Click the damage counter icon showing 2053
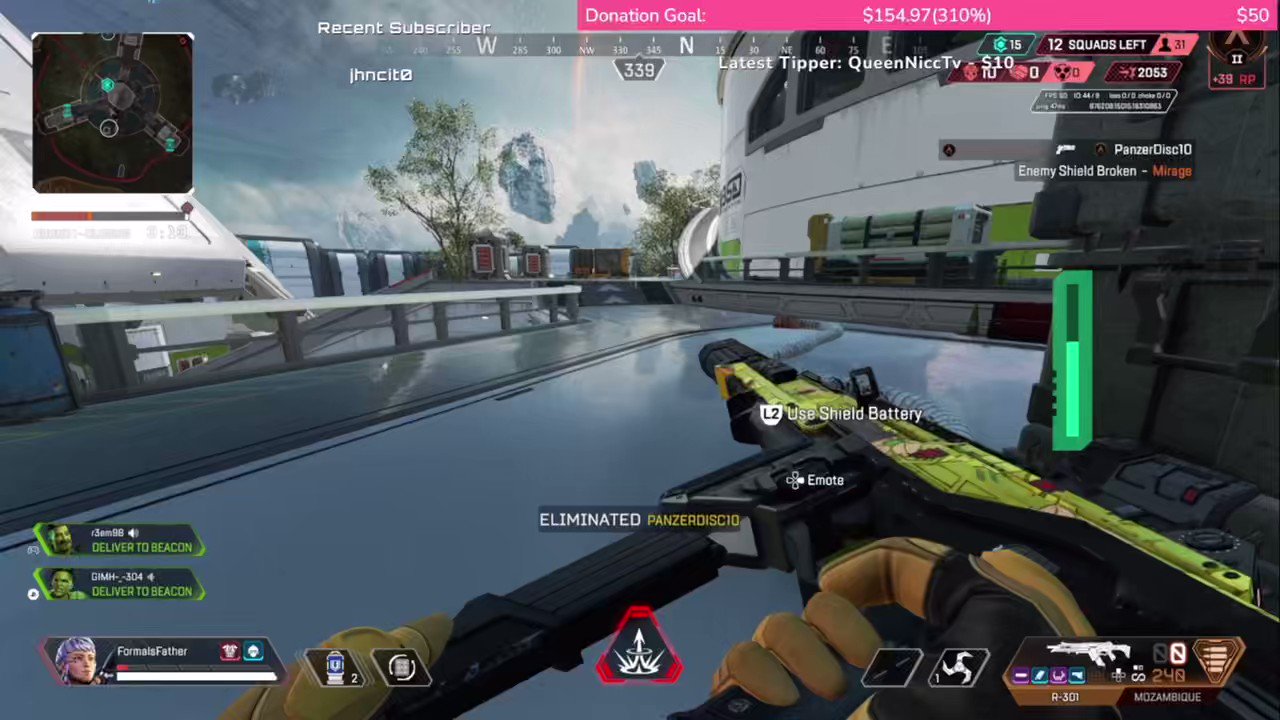The width and height of the screenshot is (1280, 720). (1127, 73)
